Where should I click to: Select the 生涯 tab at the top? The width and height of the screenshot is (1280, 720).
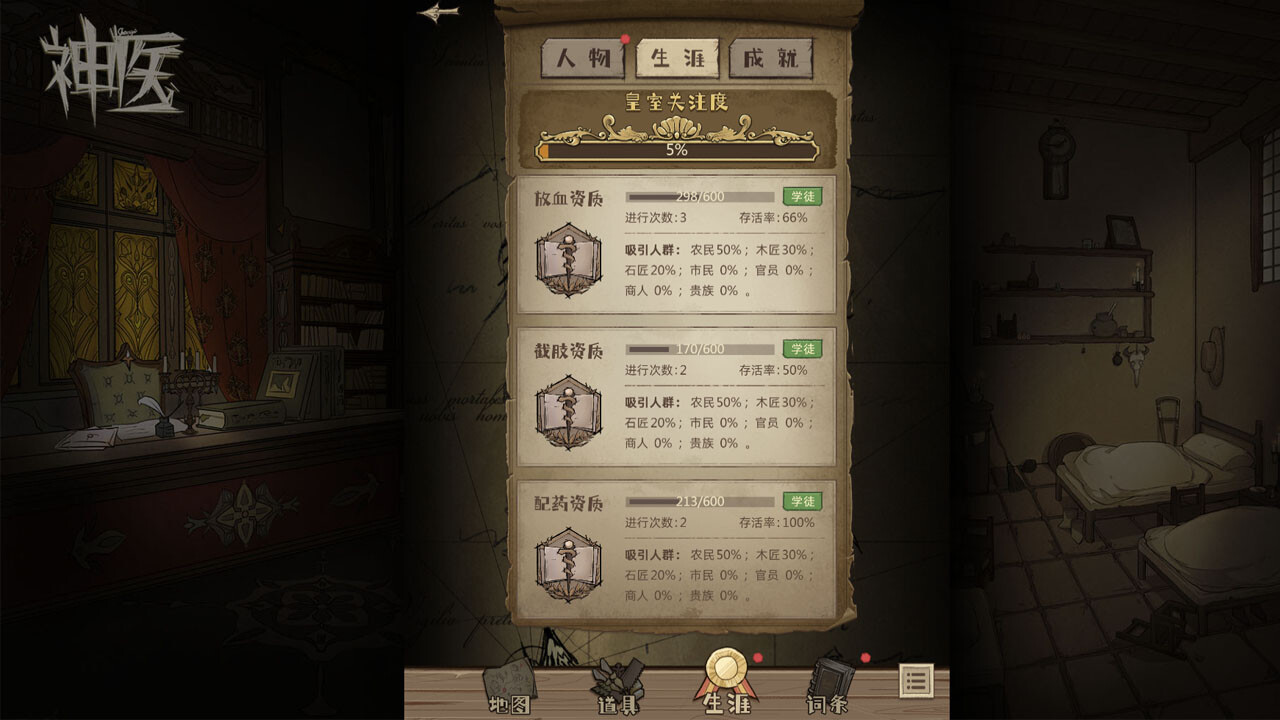(x=678, y=58)
